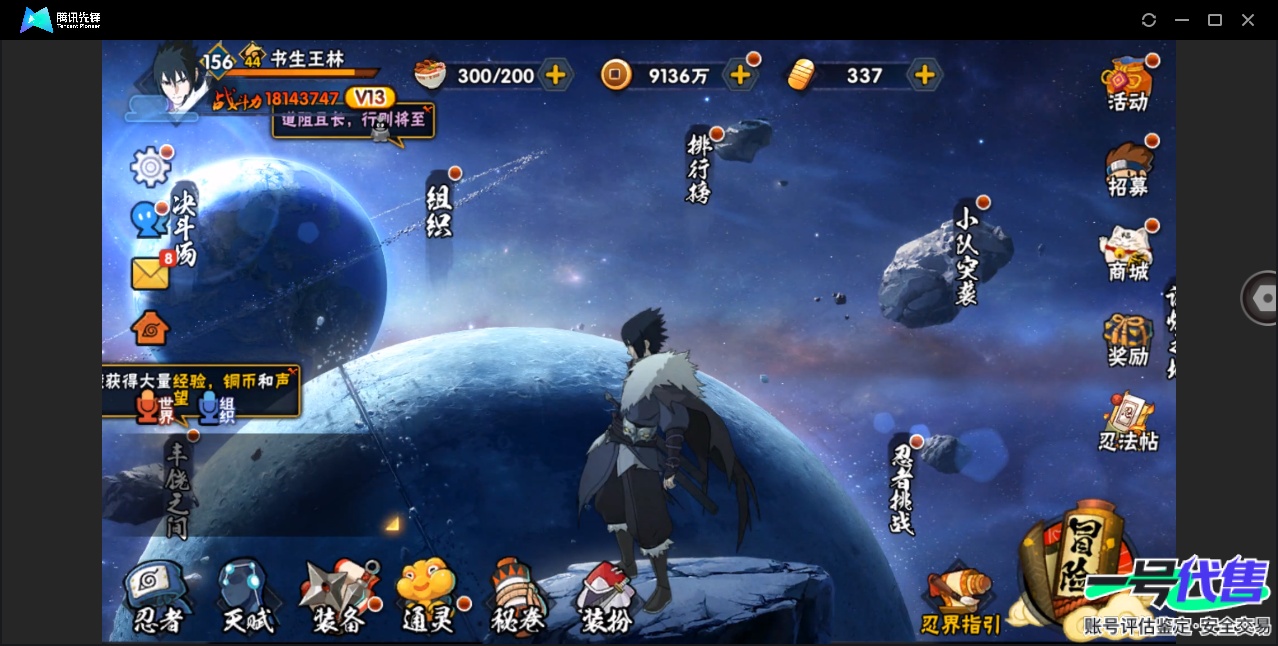
Task: Open the 忍界指引 guide
Action: tap(960, 602)
